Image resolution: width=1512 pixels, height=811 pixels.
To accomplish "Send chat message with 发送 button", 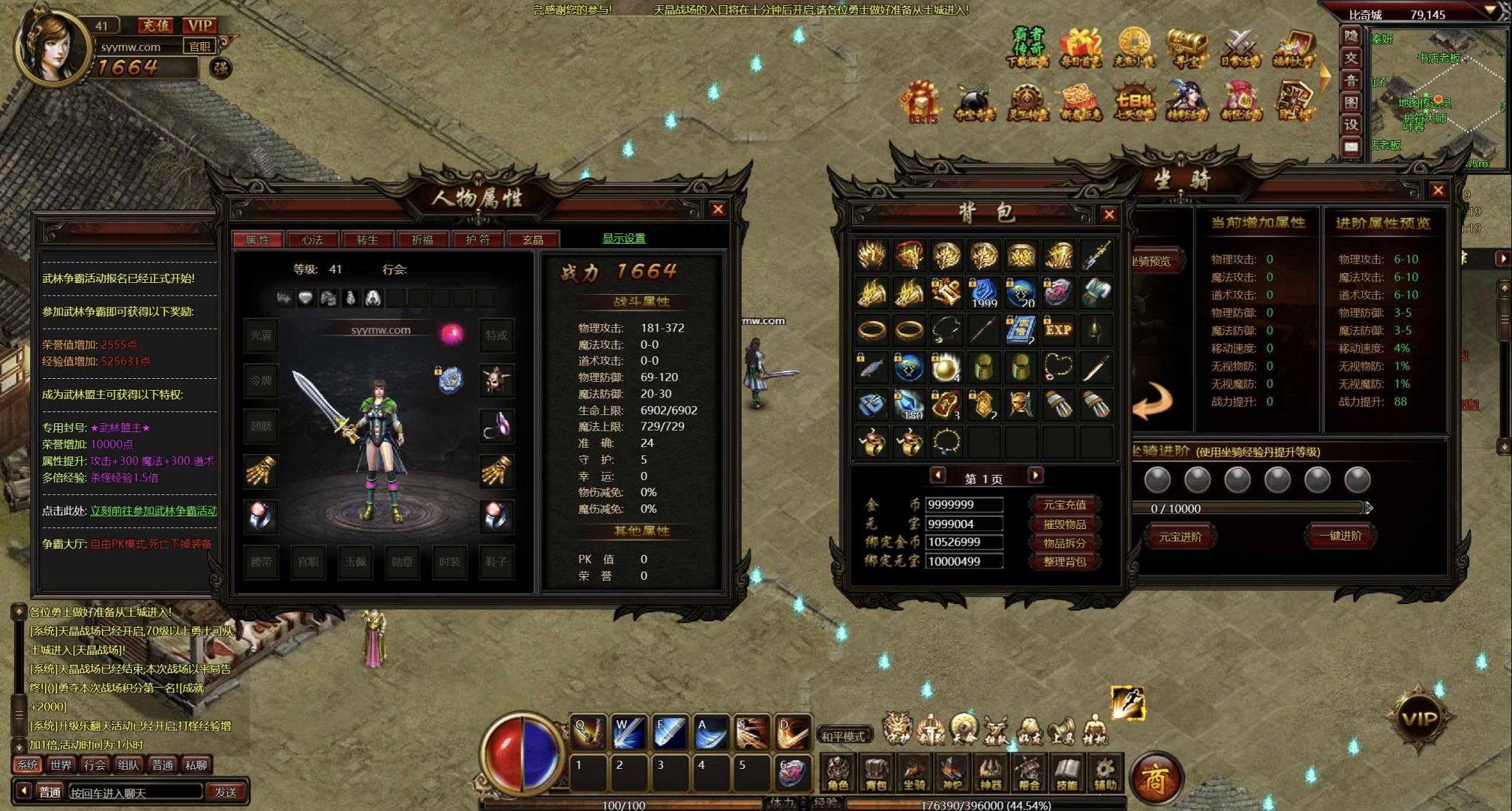I will pos(225,793).
